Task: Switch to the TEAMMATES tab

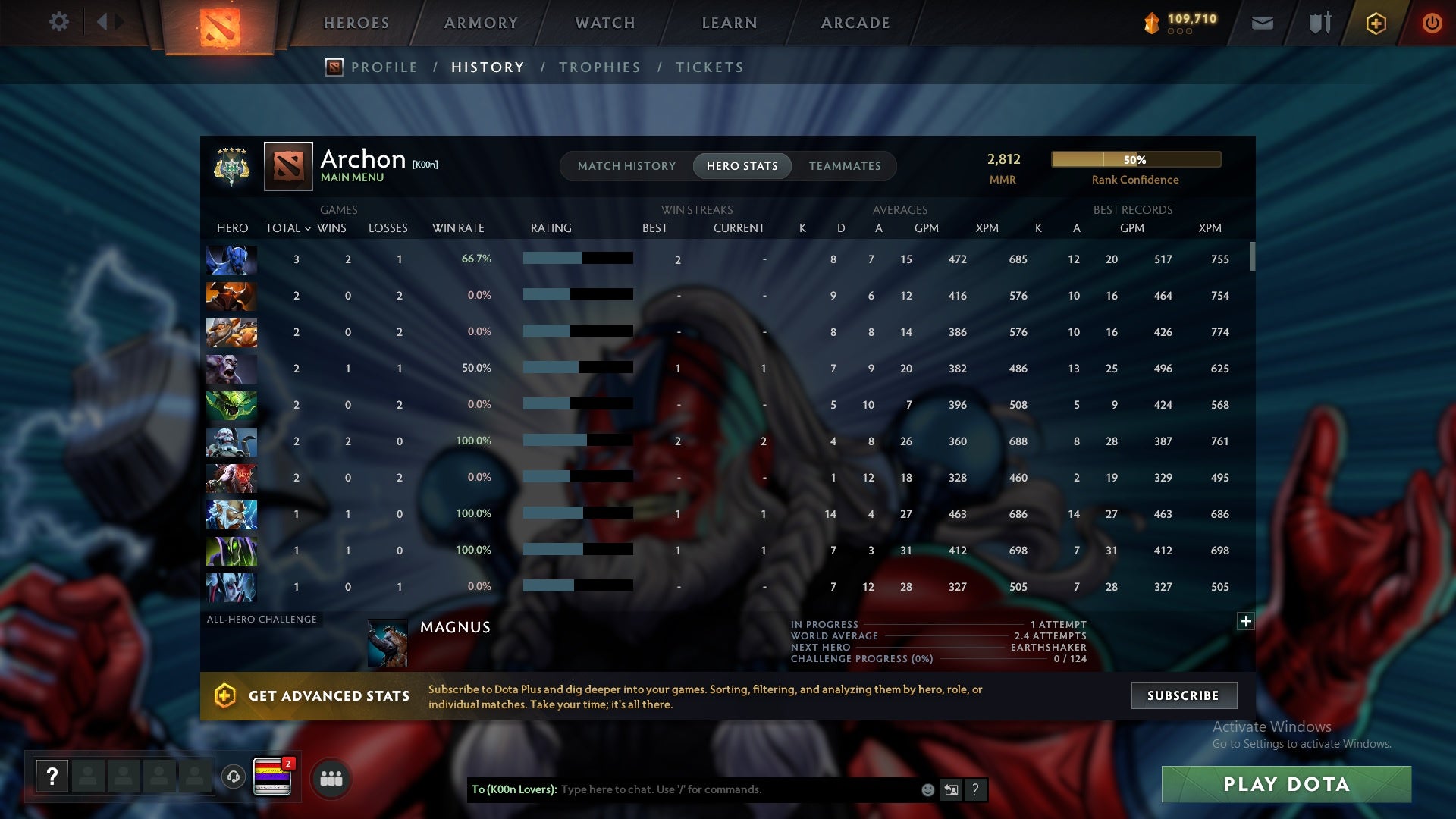Action: pyautogui.click(x=845, y=165)
